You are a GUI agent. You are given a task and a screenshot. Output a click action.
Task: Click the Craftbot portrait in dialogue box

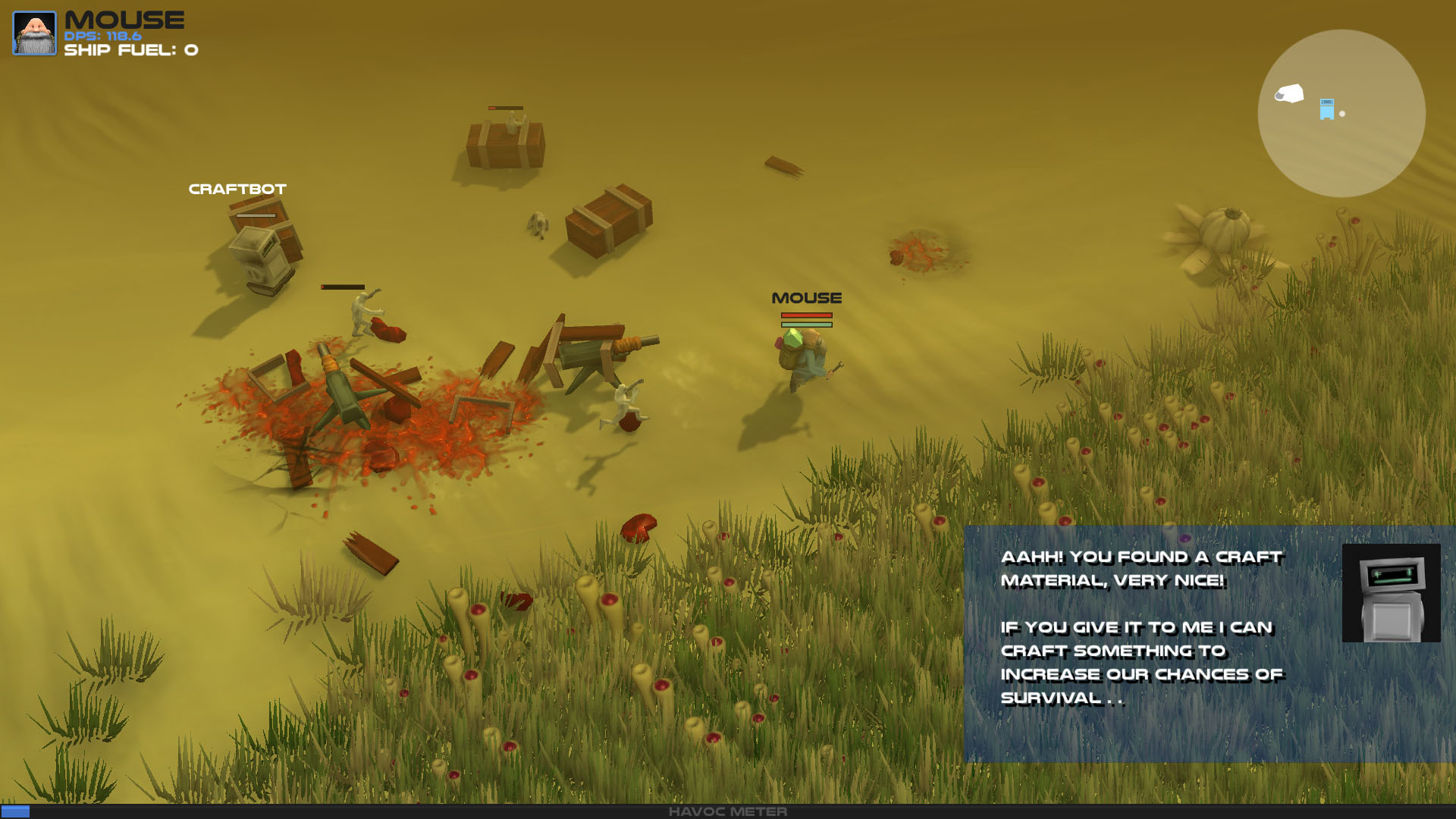click(1391, 592)
